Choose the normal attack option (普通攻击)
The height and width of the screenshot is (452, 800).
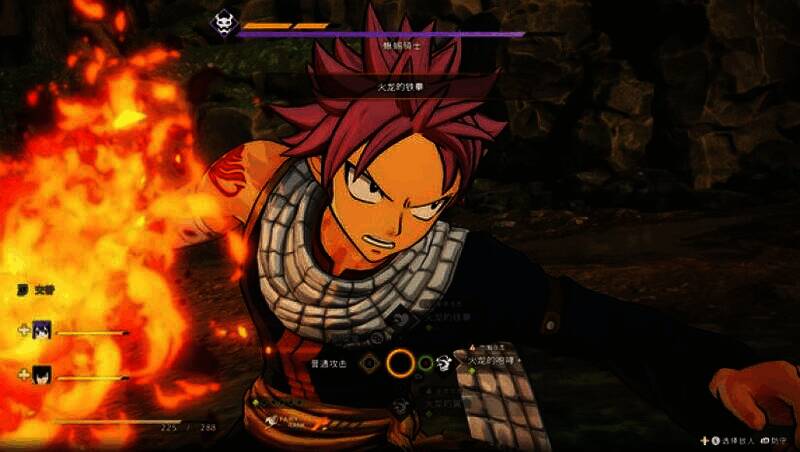pos(332,362)
